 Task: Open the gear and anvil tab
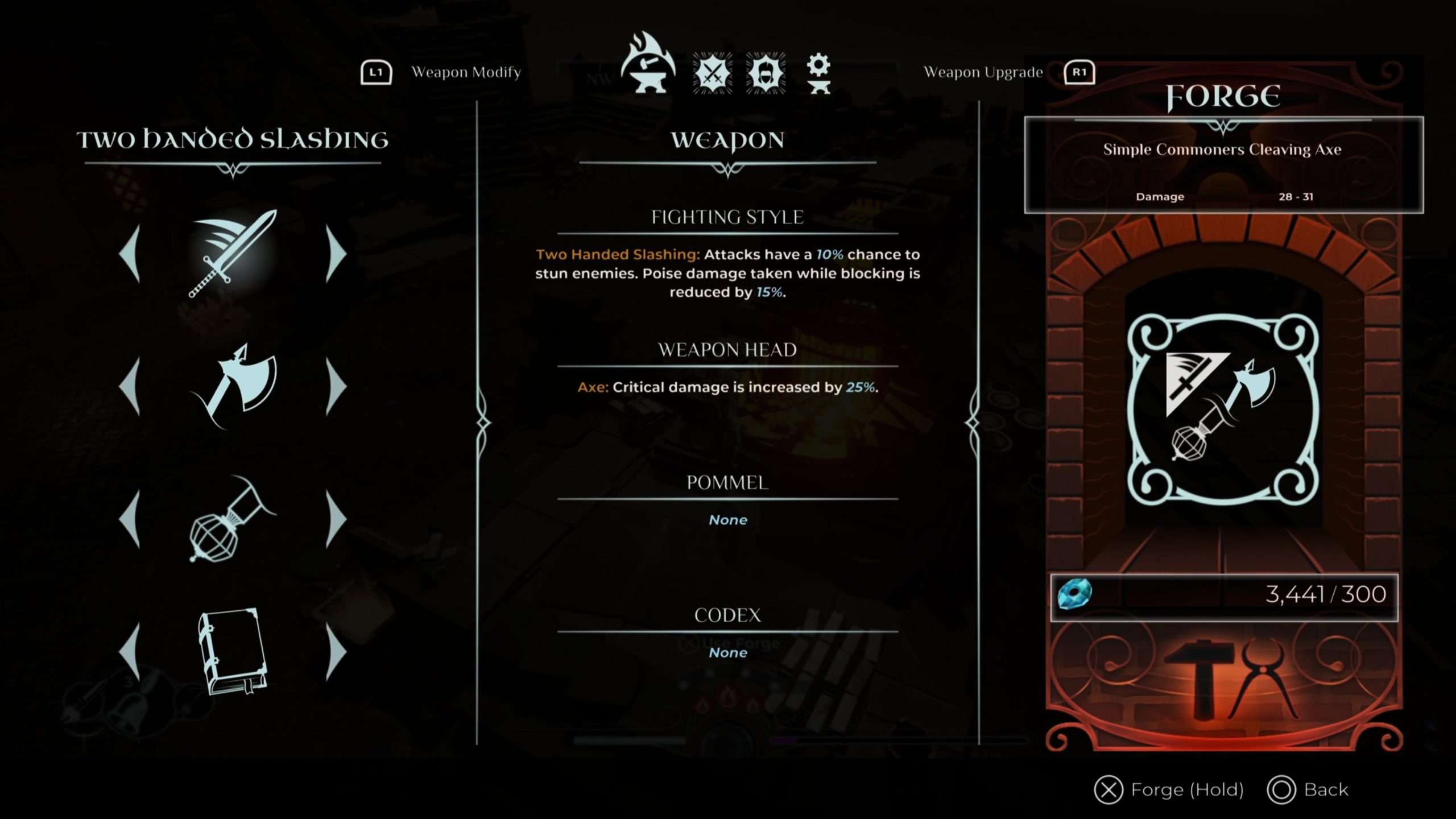point(818,73)
